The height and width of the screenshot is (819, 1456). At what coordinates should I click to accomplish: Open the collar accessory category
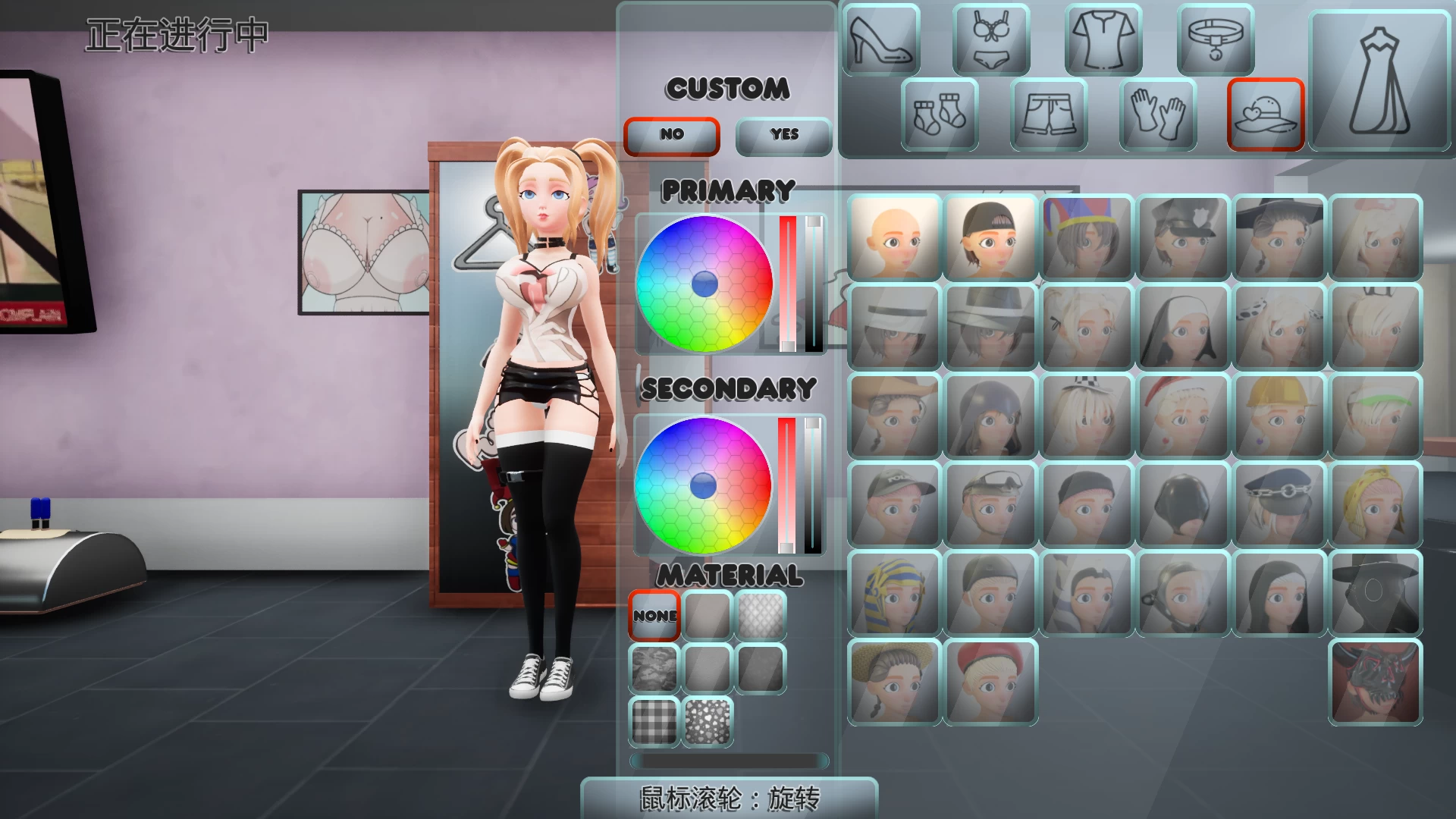(x=1214, y=39)
